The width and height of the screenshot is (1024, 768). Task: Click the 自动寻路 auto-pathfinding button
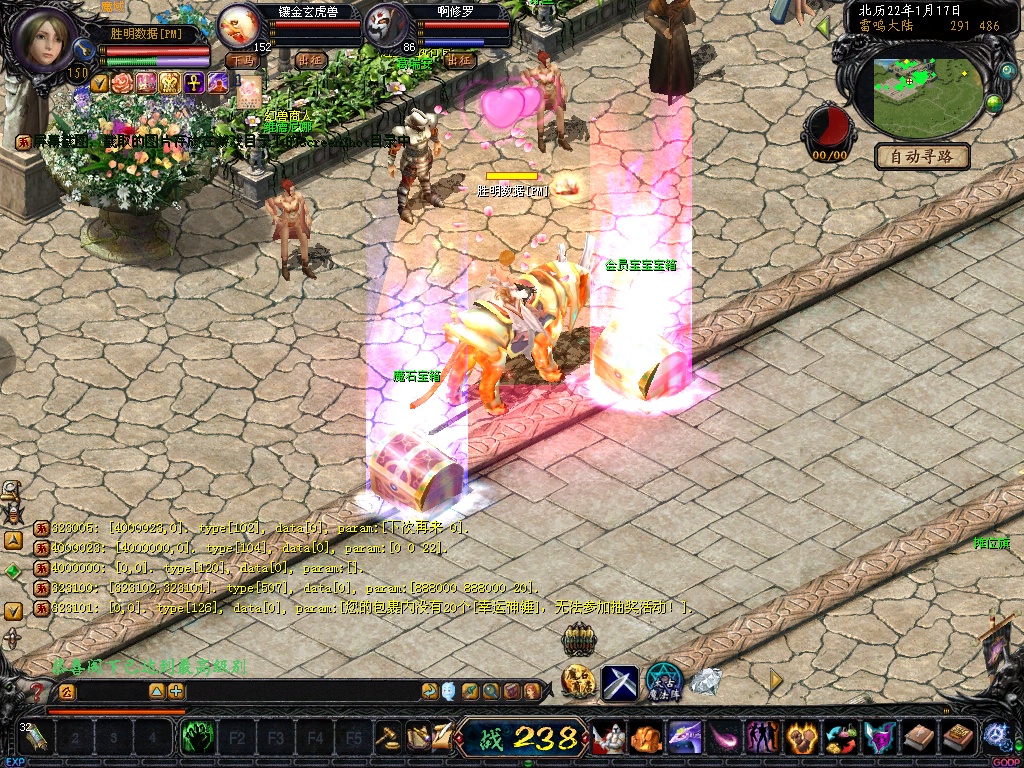[x=922, y=156]
